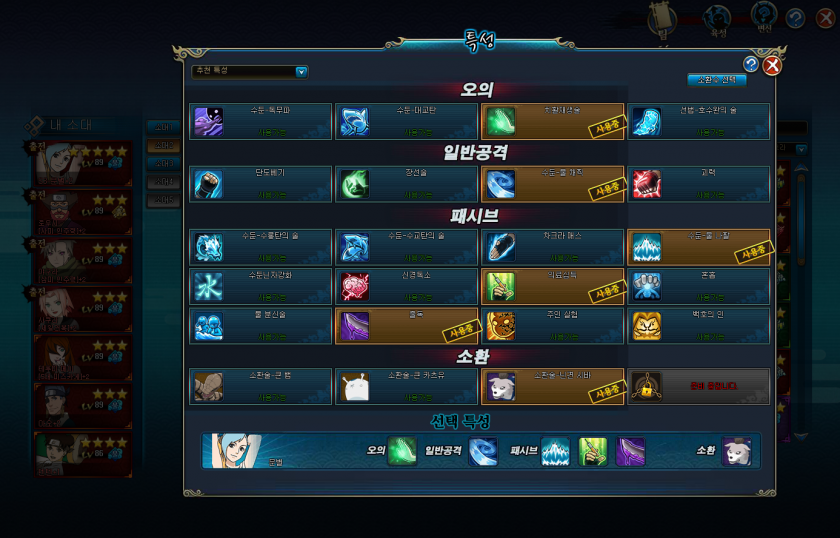Screen dimensions: 840x538
Task: Choose the 신경독소 passive skill
Action: click(x=406, y=286)
